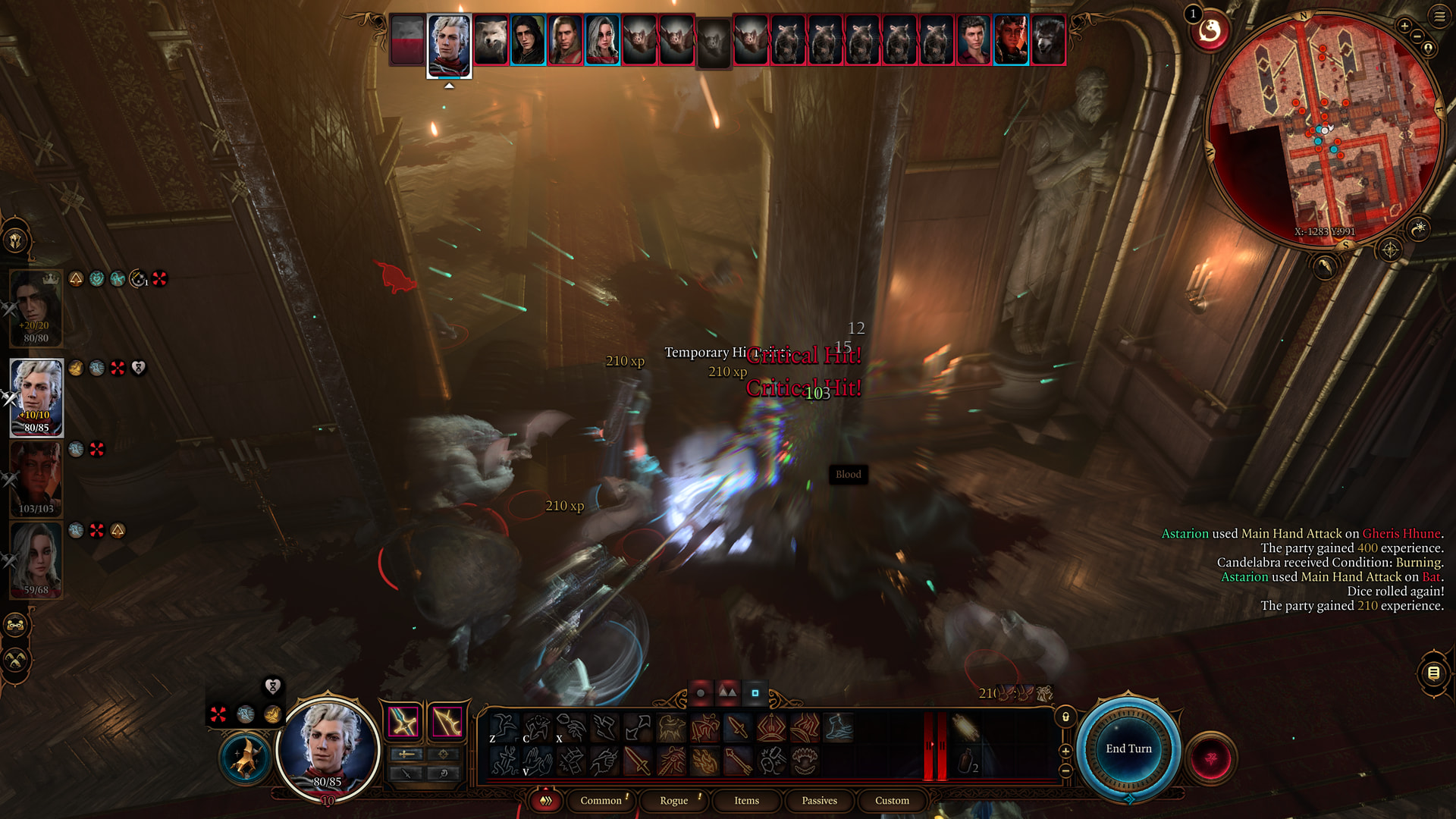Open the Rogue hotbar tab
The image size is (1456, 819).
pos(673,800)
